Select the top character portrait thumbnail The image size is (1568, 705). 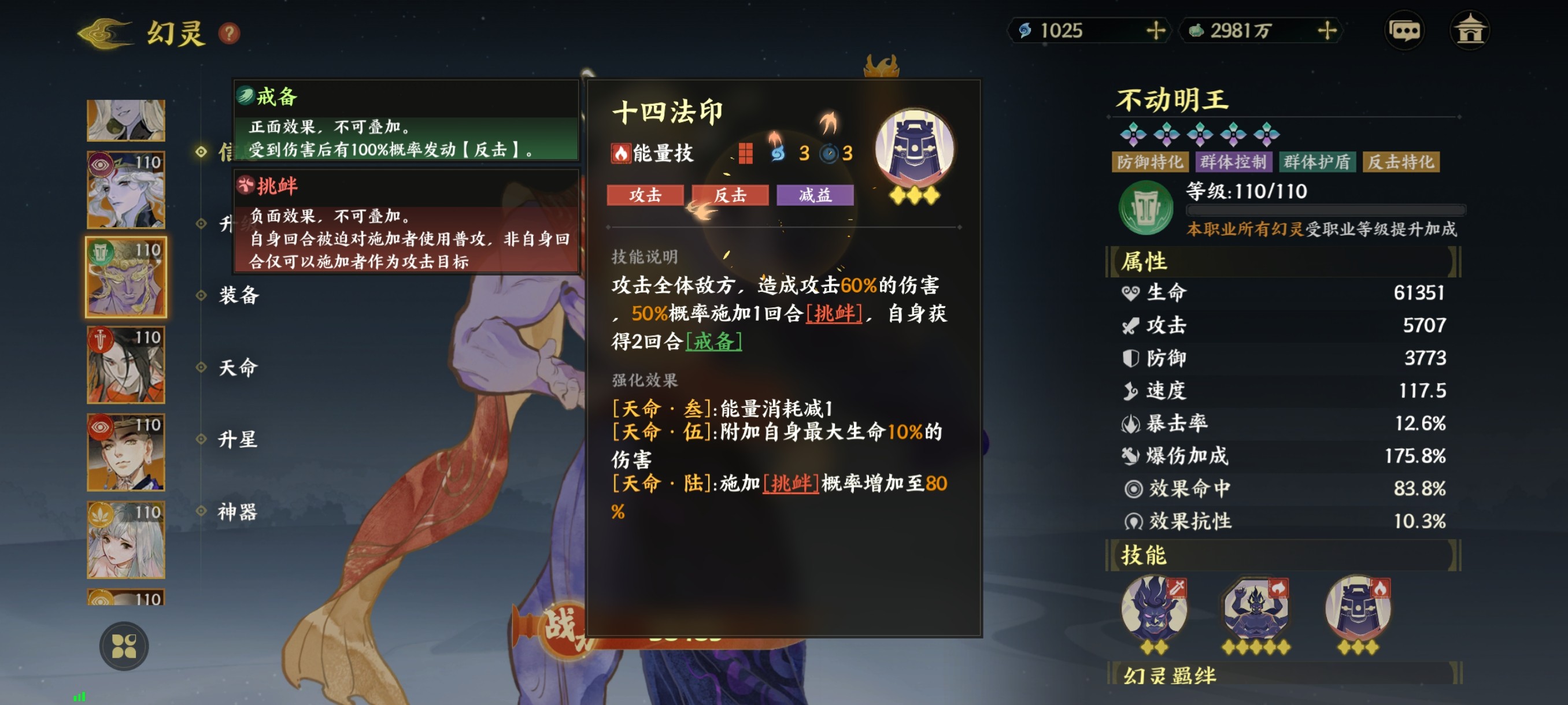(125, 119)
